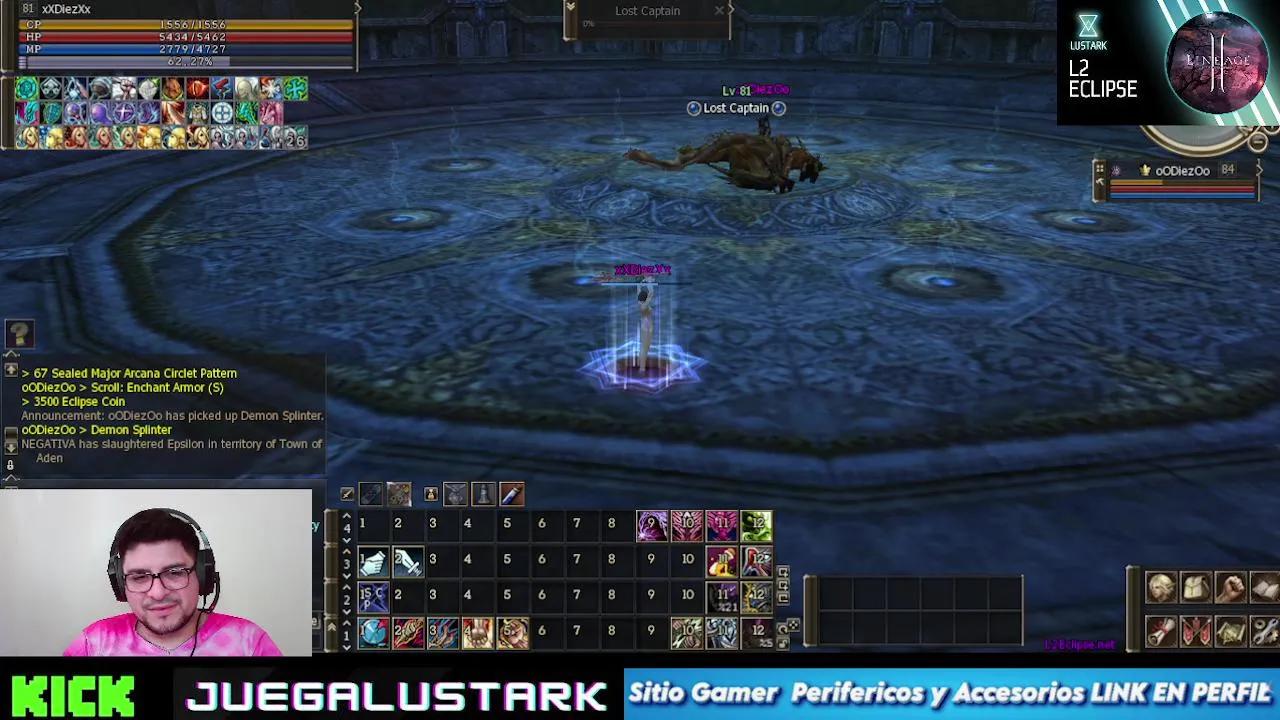Use the stacked x21 potion in slot 11
The width and height of the screenshot is (1280, 720).
(721, 595)
